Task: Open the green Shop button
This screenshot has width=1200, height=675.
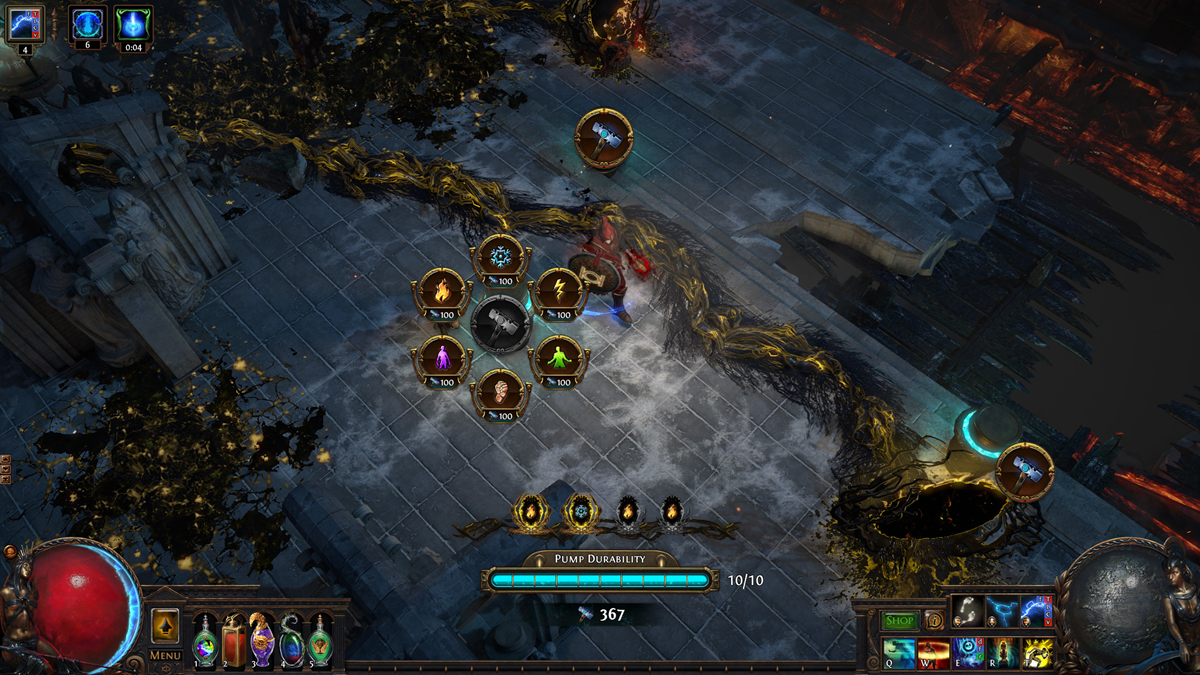Action: [x=899, y=621]
